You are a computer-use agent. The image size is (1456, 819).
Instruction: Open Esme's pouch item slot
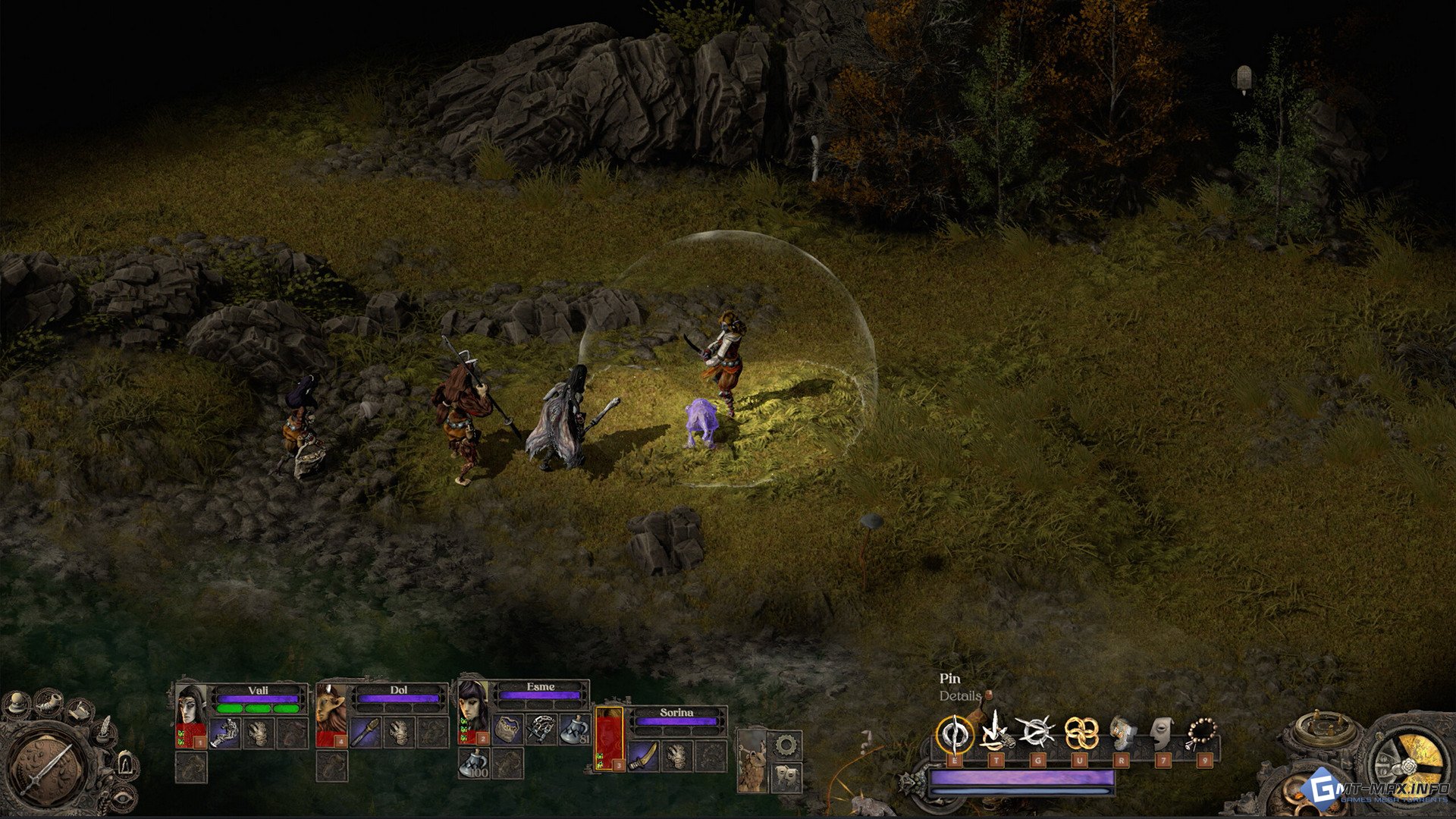(x=507, y=729)
